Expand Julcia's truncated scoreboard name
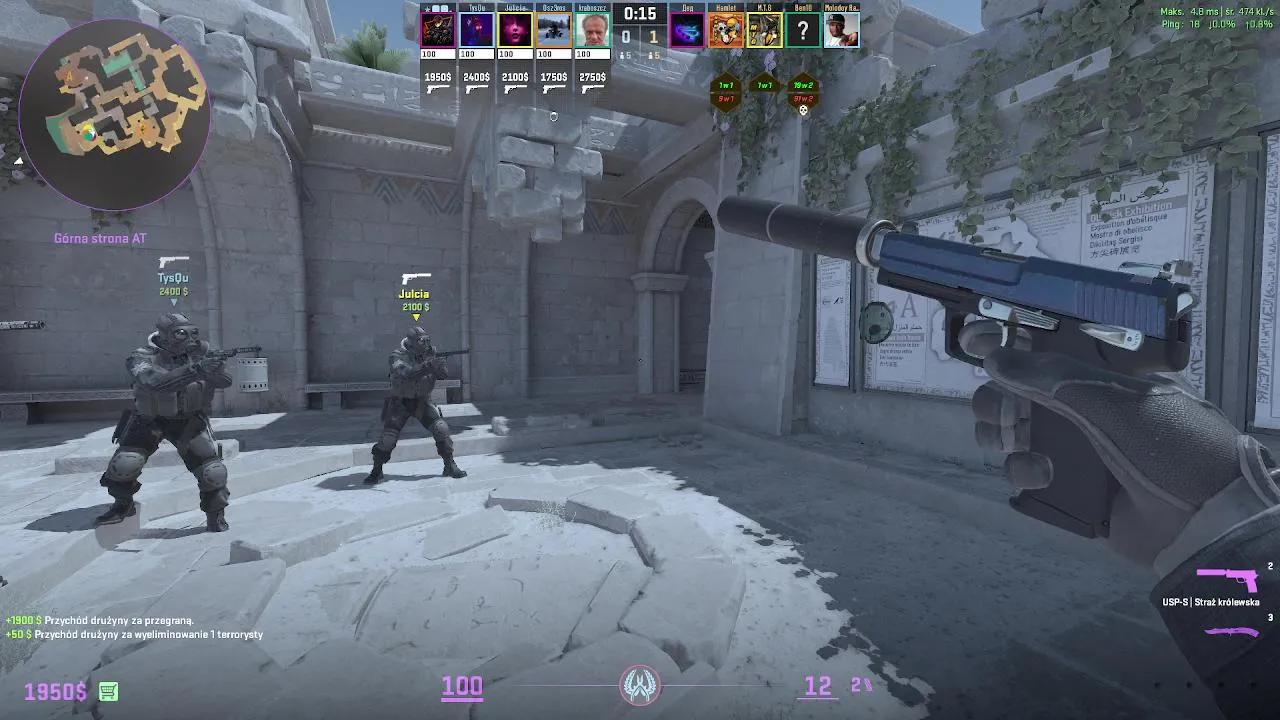This screenshot has width=1280, height=720. pos(513,7)
